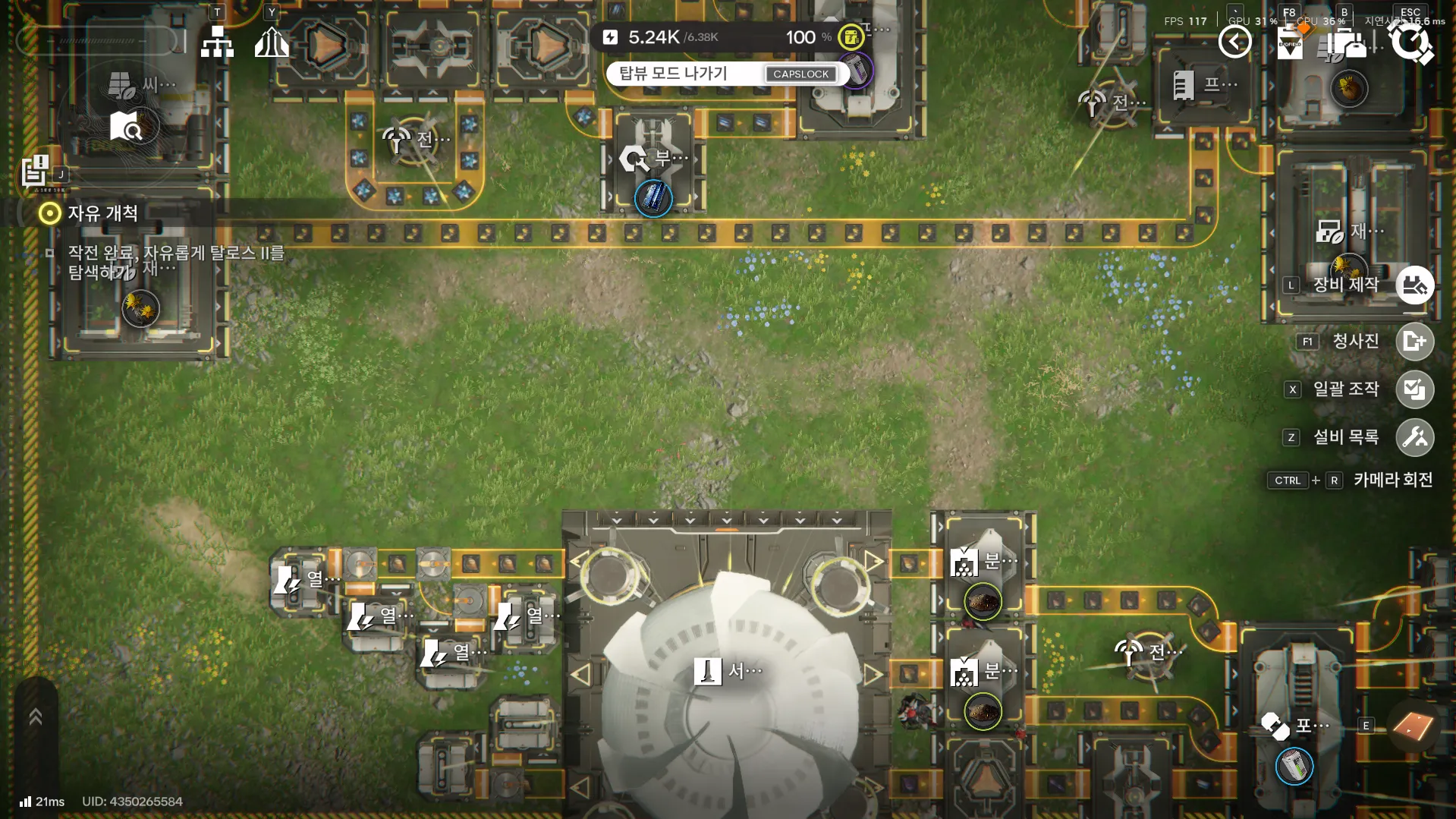Click the circular back arrow button
Image resolution: width=1456 pixels, height=819 pixels.
[x=1234, y=42]
